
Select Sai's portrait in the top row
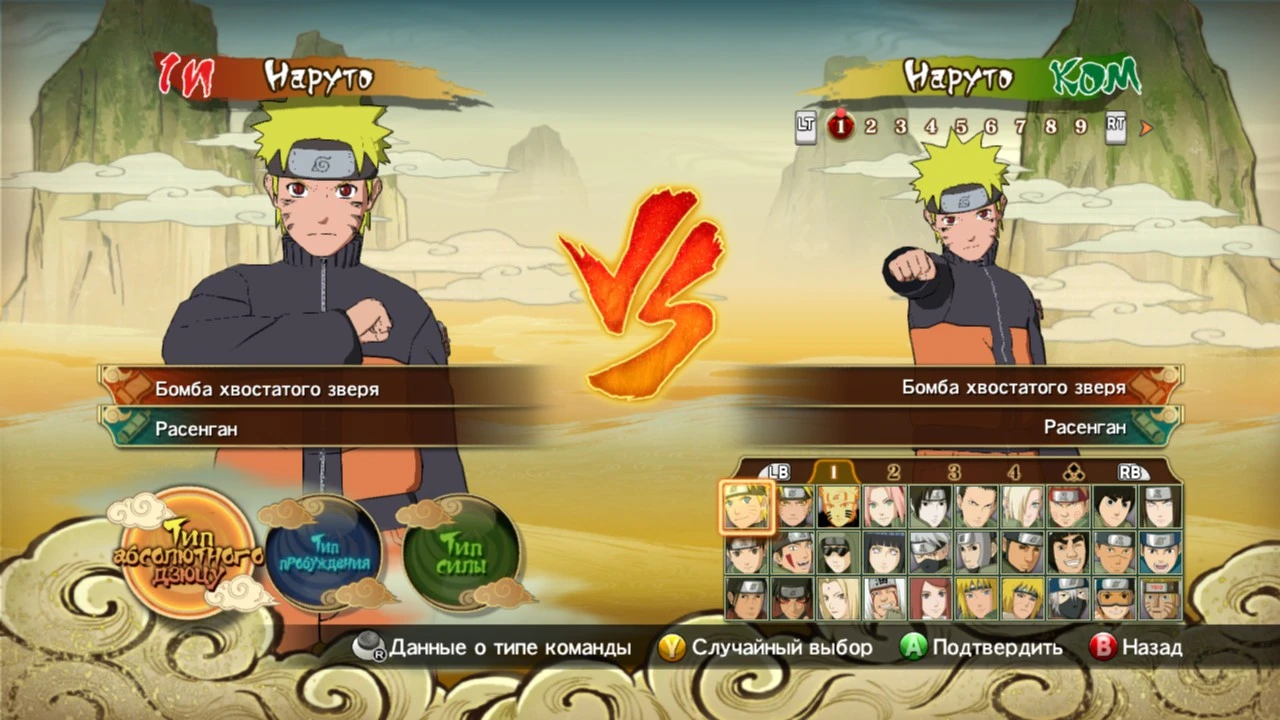pyautogui.click(x=932, y=505)
